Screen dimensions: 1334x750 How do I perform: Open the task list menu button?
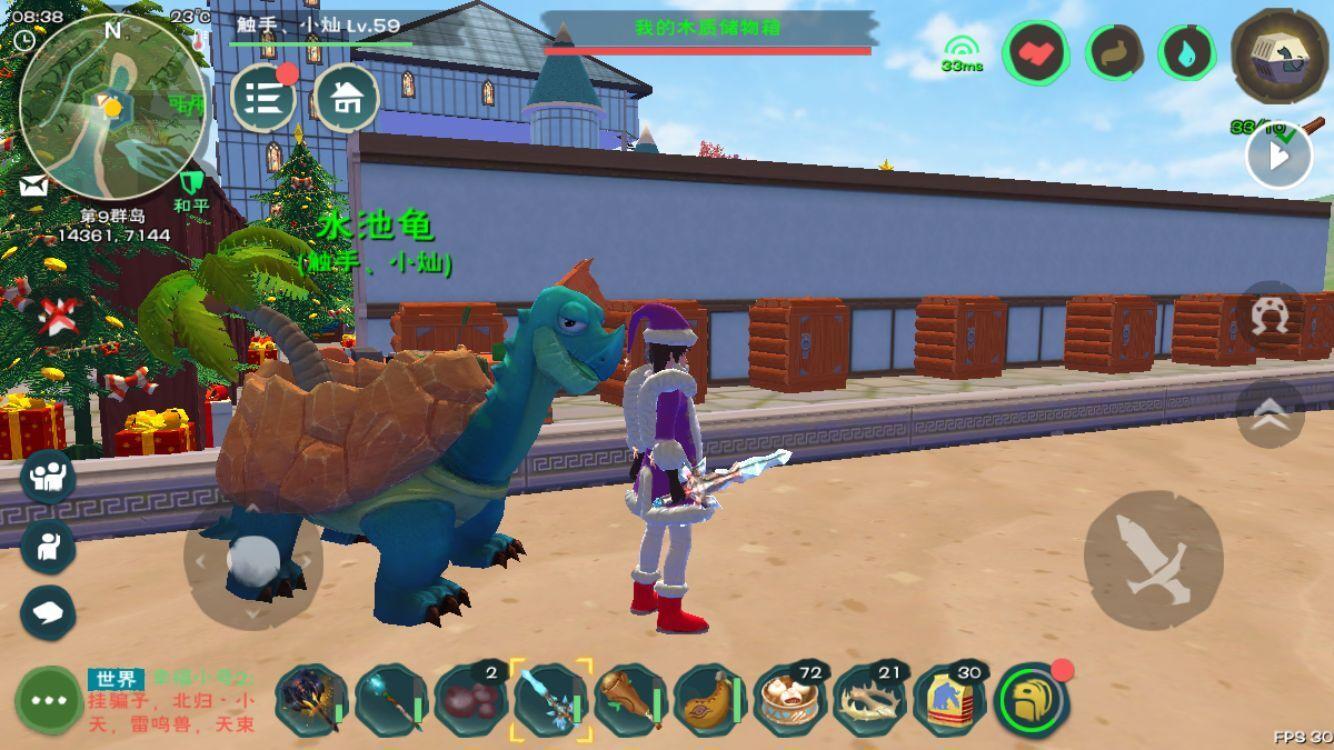tap(263, 98)
